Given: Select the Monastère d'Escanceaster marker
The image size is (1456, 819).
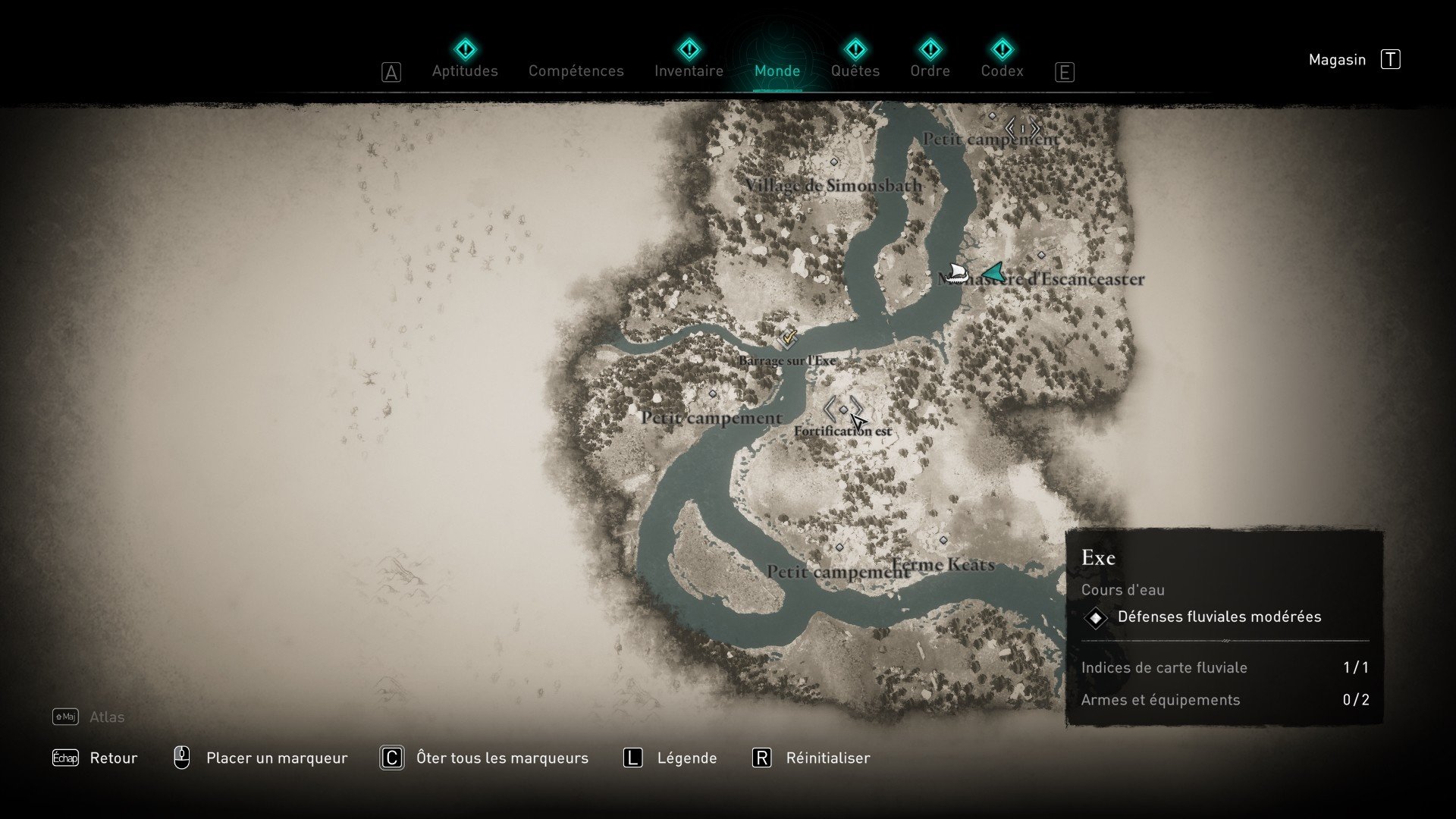Looking at the screenshot, I should [x=1041, y=256].
